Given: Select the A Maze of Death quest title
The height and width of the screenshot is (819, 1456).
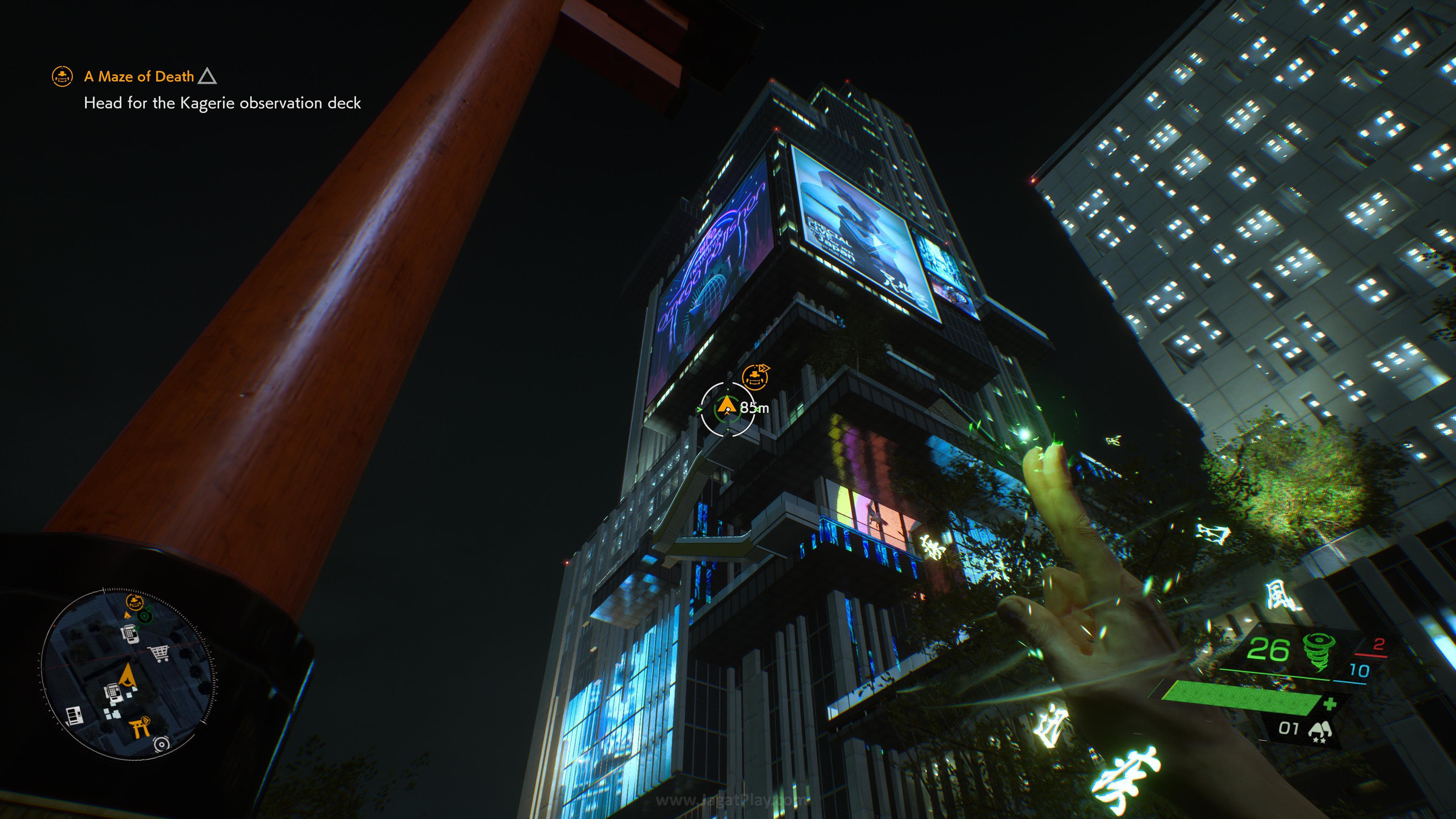Looking at the screenshot, I should point(139,76).
